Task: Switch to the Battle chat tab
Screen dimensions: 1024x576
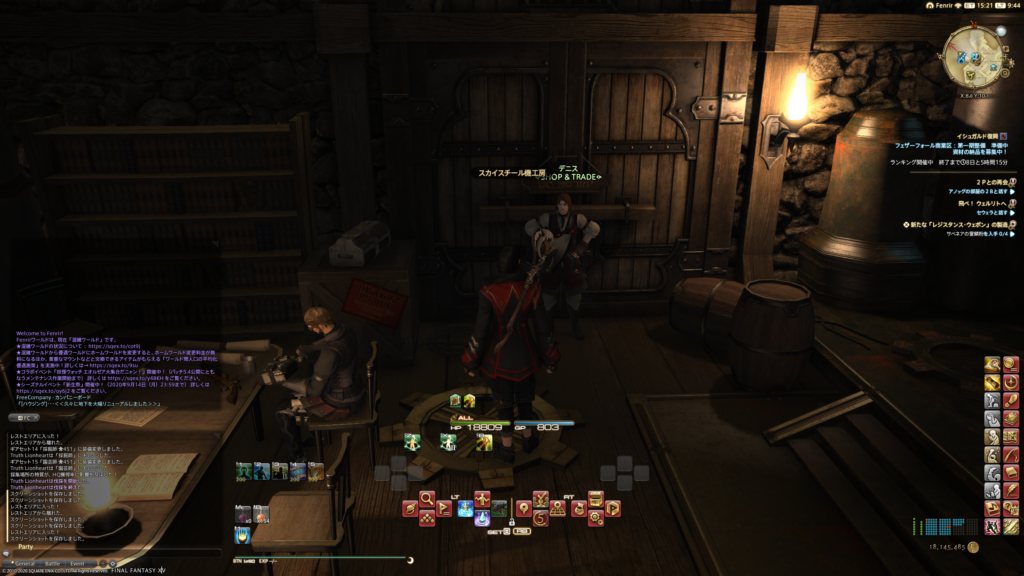Action: pyautogui.click(x=51, y=563)
